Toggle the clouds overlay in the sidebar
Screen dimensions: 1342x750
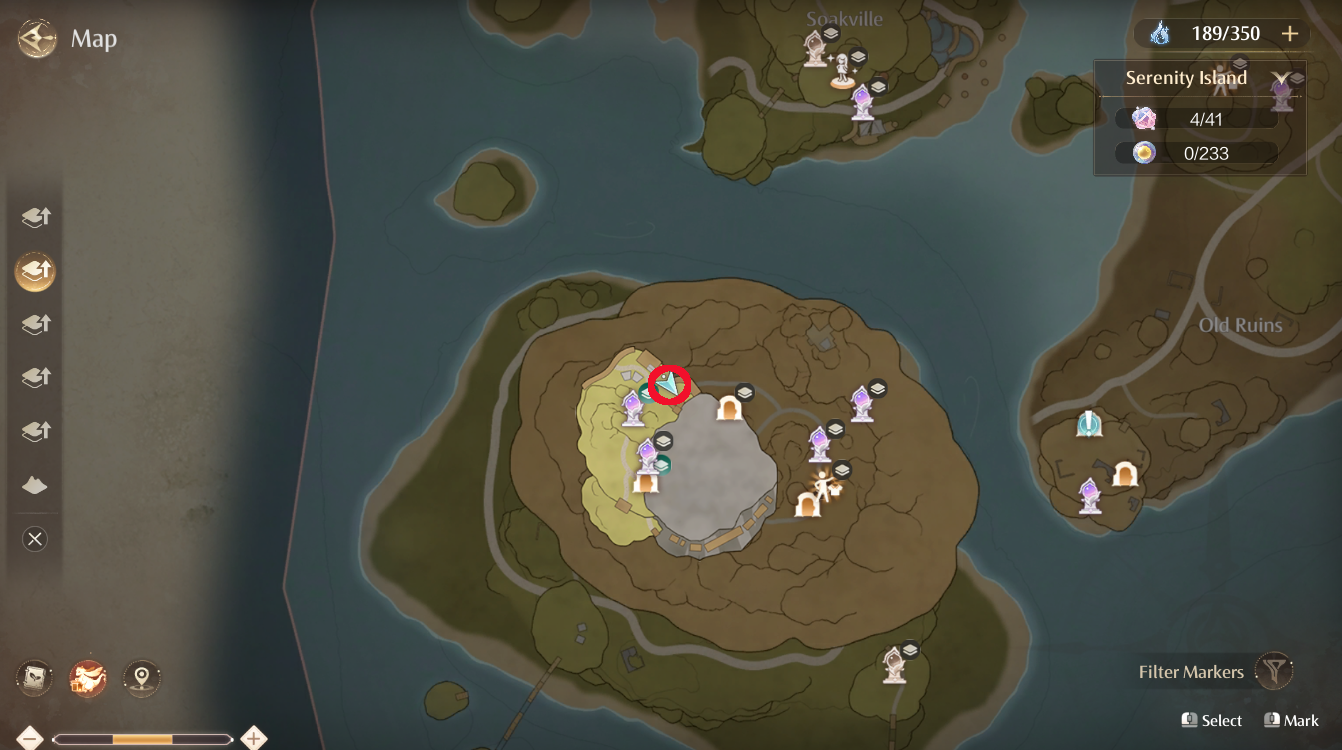[34, 485]
